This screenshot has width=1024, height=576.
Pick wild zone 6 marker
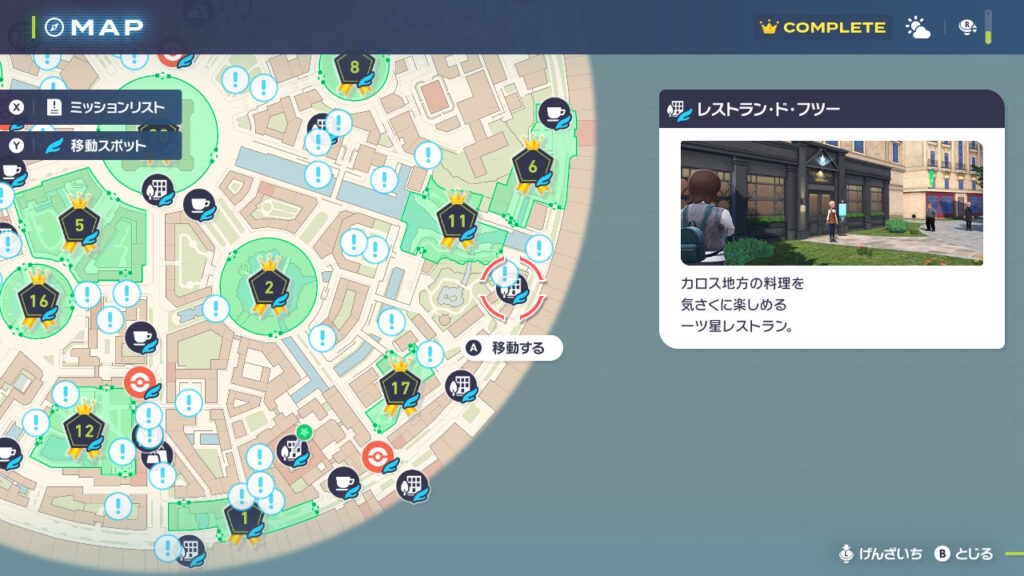click(x=532, y=167)
